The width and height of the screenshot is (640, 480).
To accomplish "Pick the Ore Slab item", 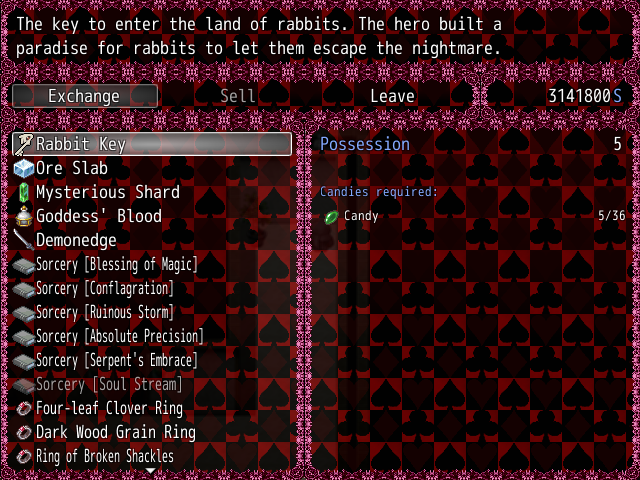I will pos(72,168).
